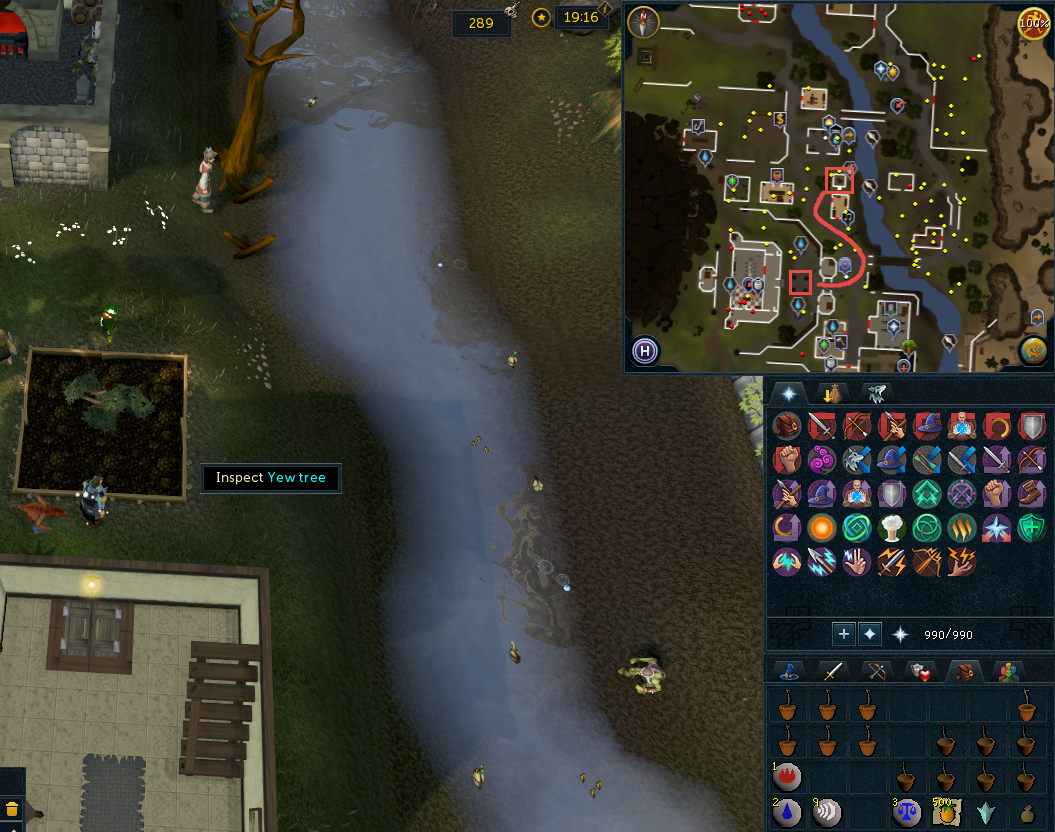Click the compass on the minimap

point(644,22)
